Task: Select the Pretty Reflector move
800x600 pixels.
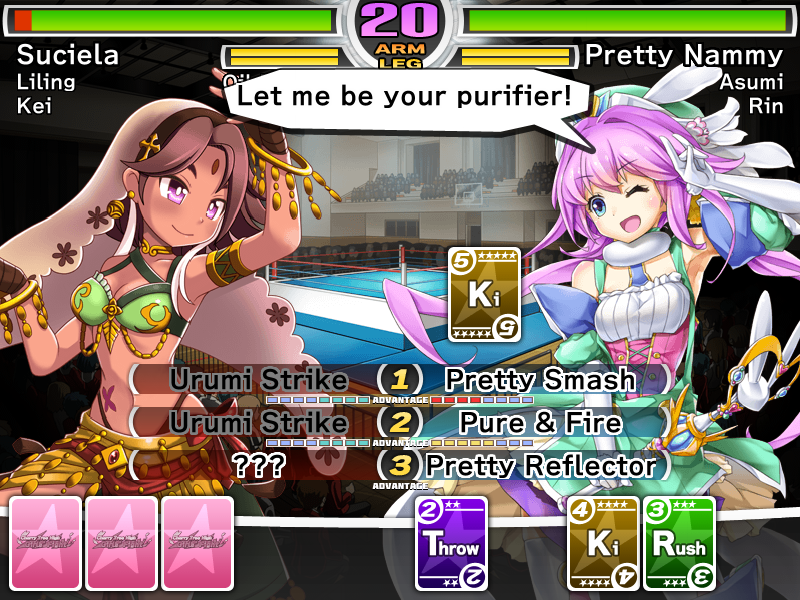Action: click(540, 465)
